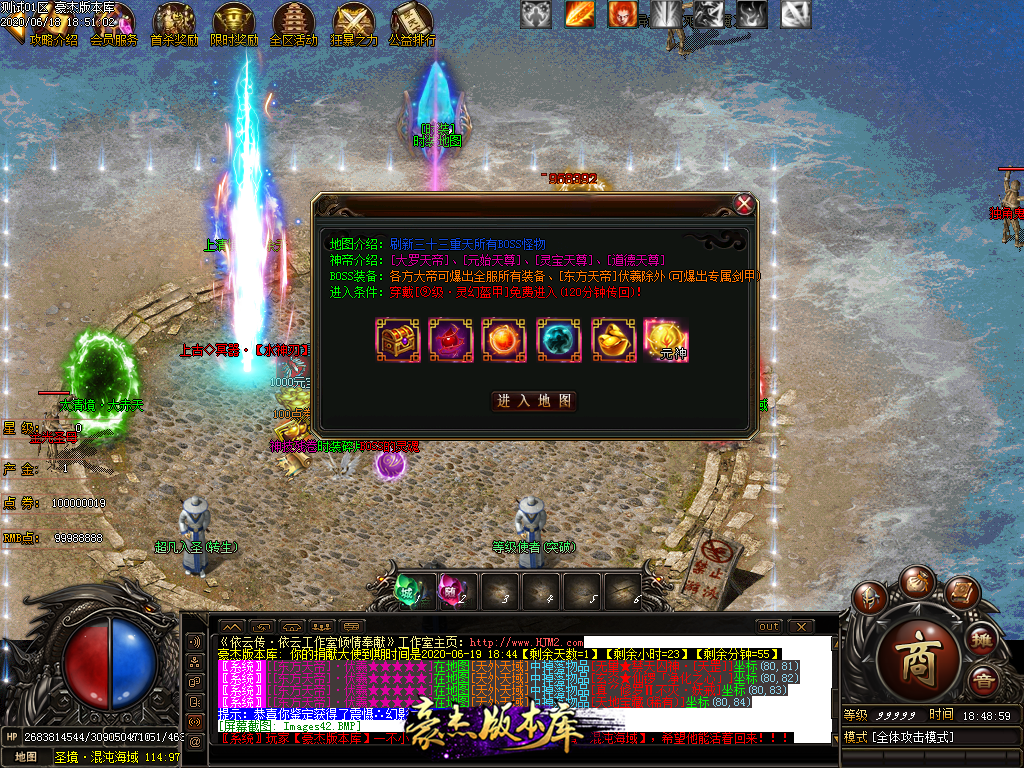
Task: Open 会员服务 member services
Action: [114, 26]
